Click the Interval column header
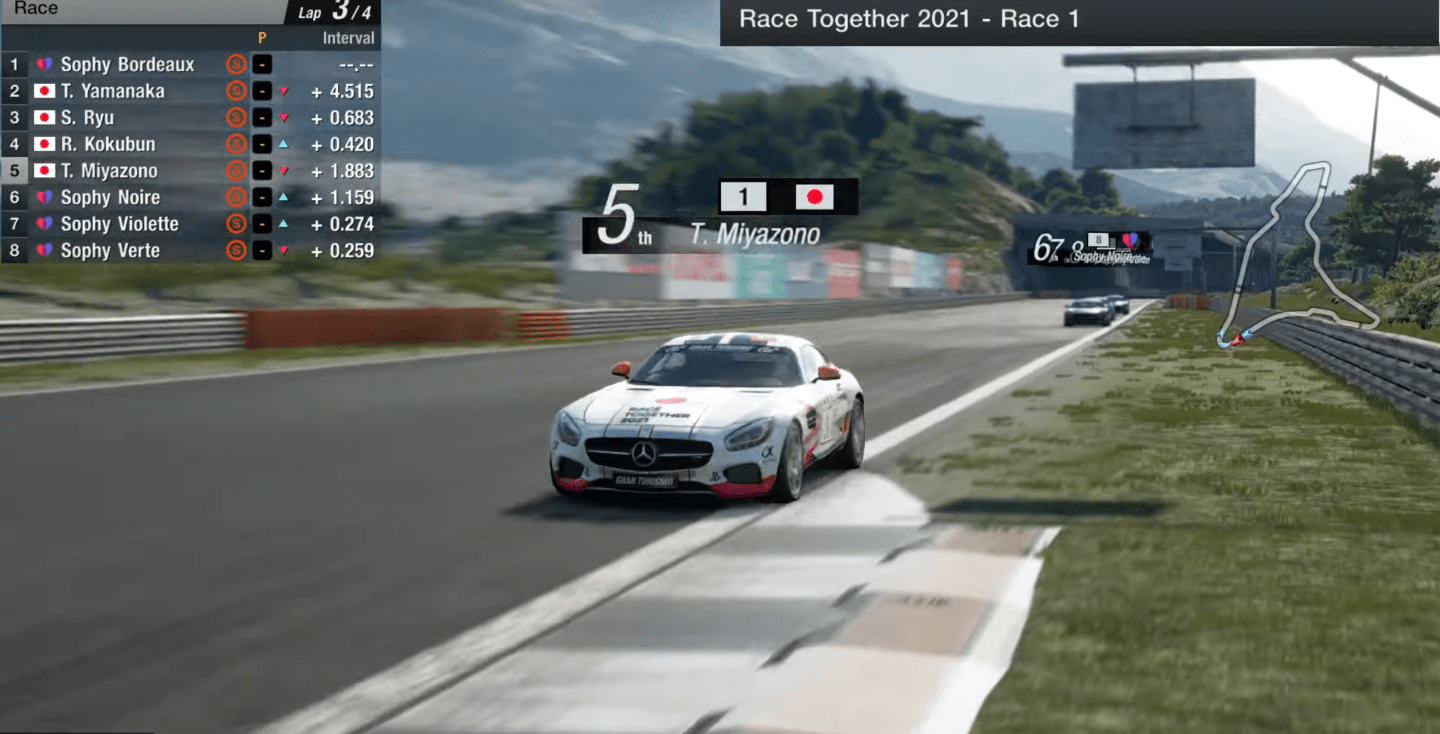Viewport: 1440px width, 734px height. tap(350, 37)
